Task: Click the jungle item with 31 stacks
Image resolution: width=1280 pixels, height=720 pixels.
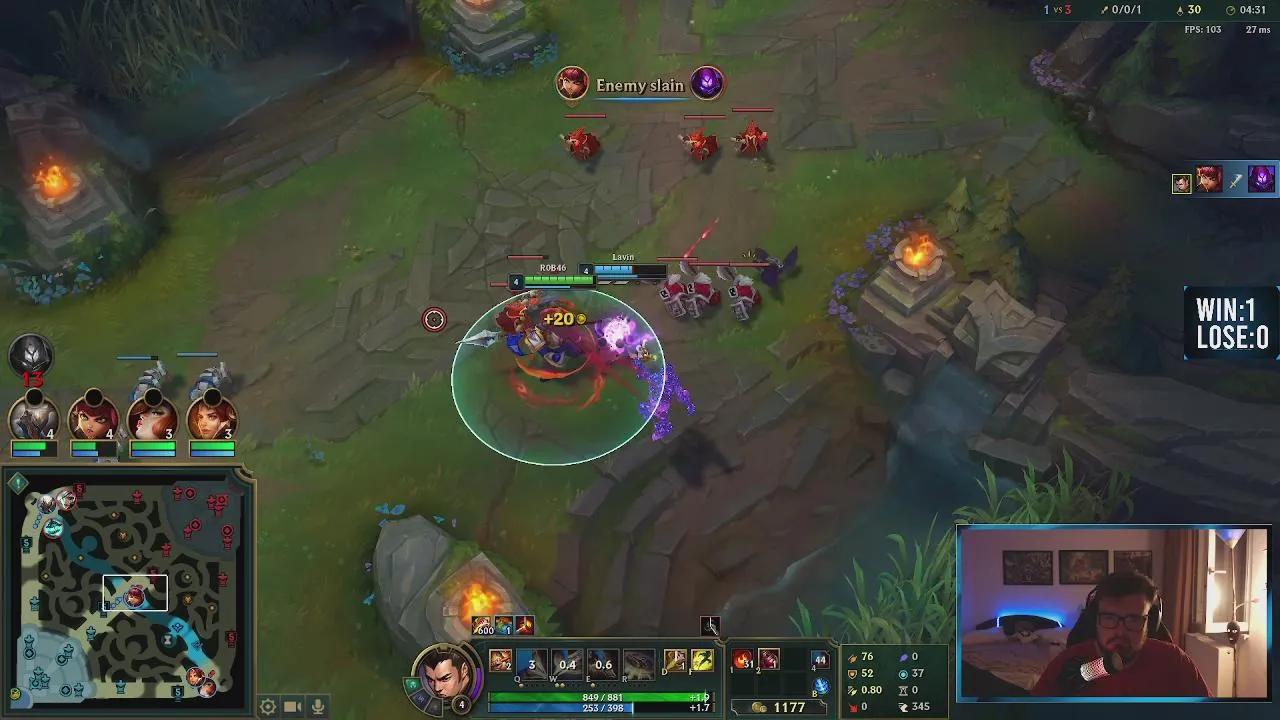Action: click(x=742, y=660)
